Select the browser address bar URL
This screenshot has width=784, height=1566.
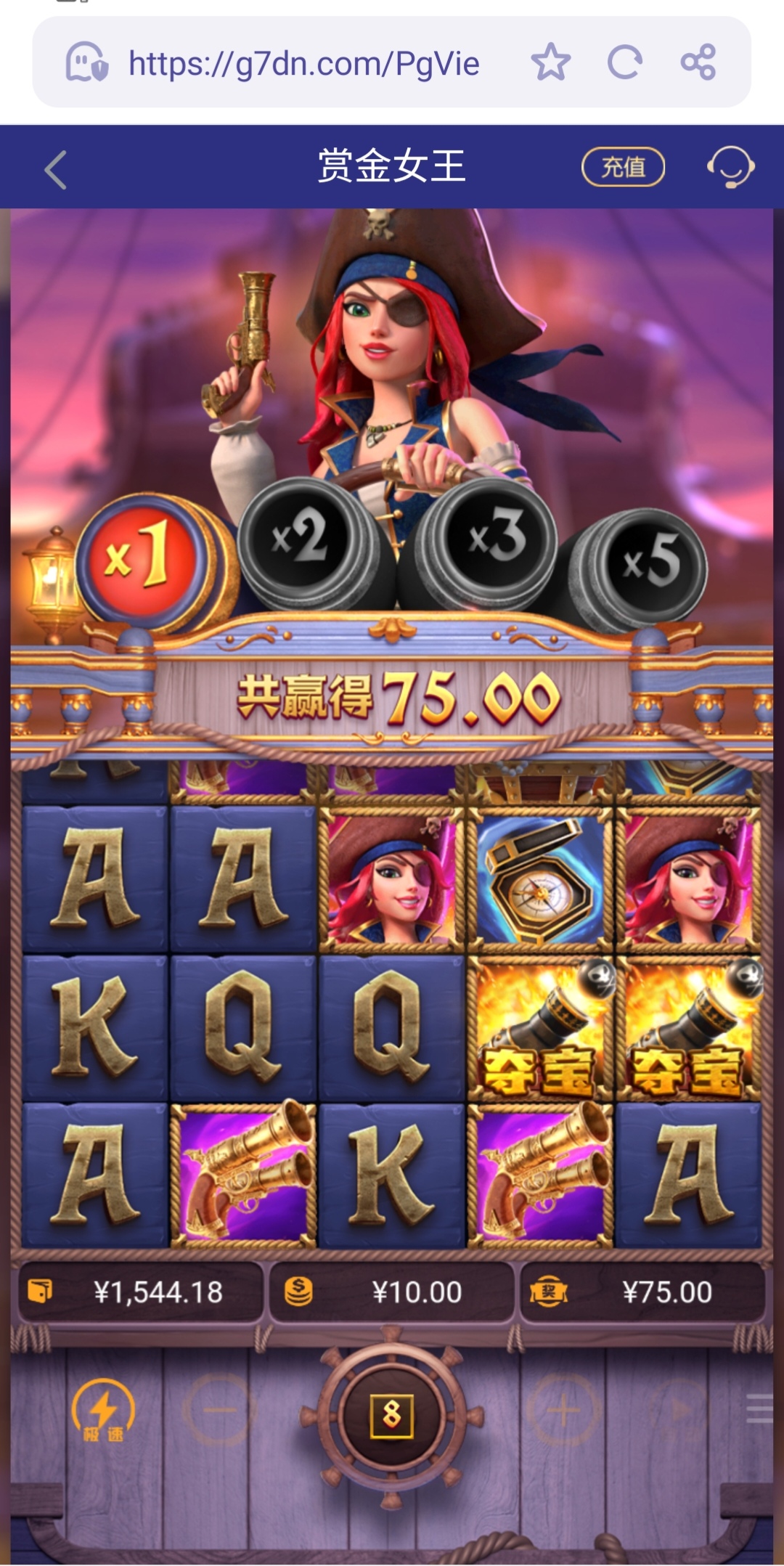(303, 64)
